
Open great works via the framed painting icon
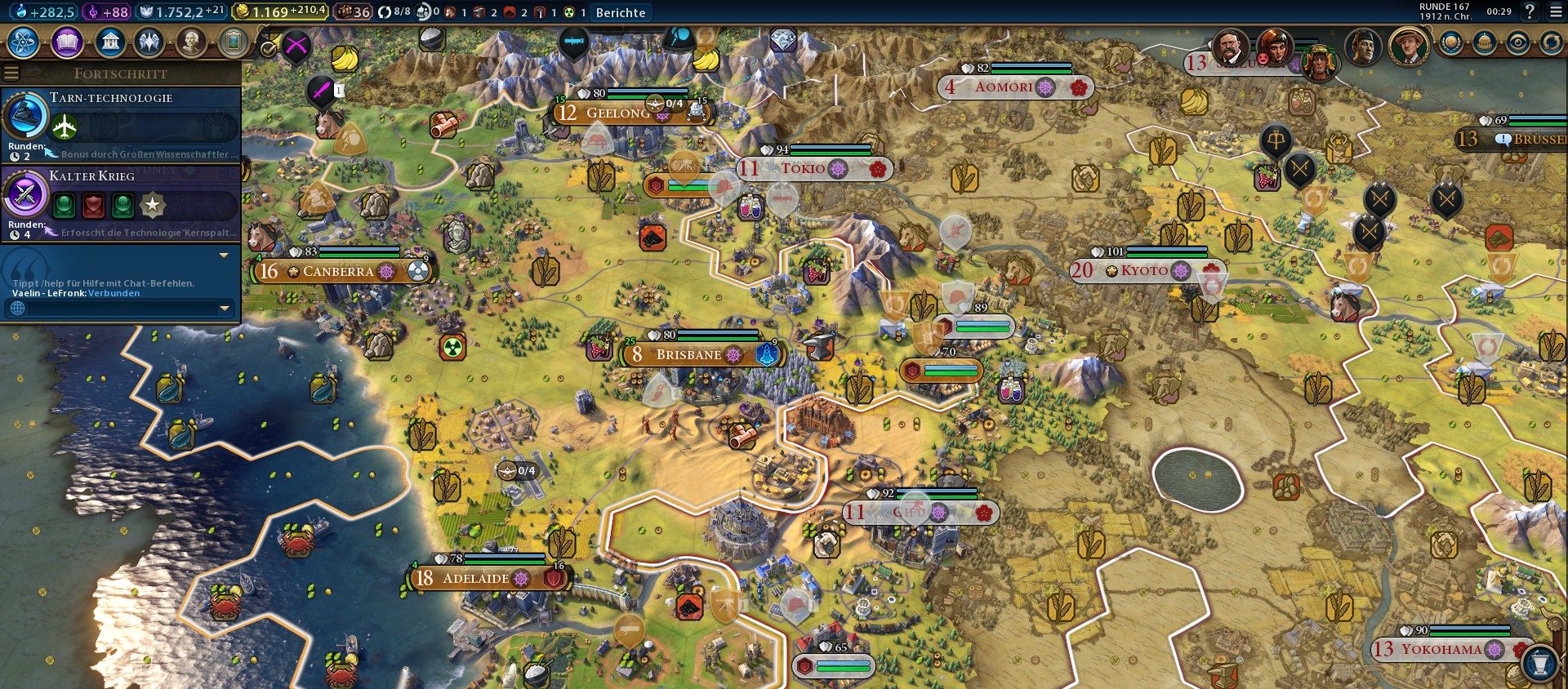[233, 42]
